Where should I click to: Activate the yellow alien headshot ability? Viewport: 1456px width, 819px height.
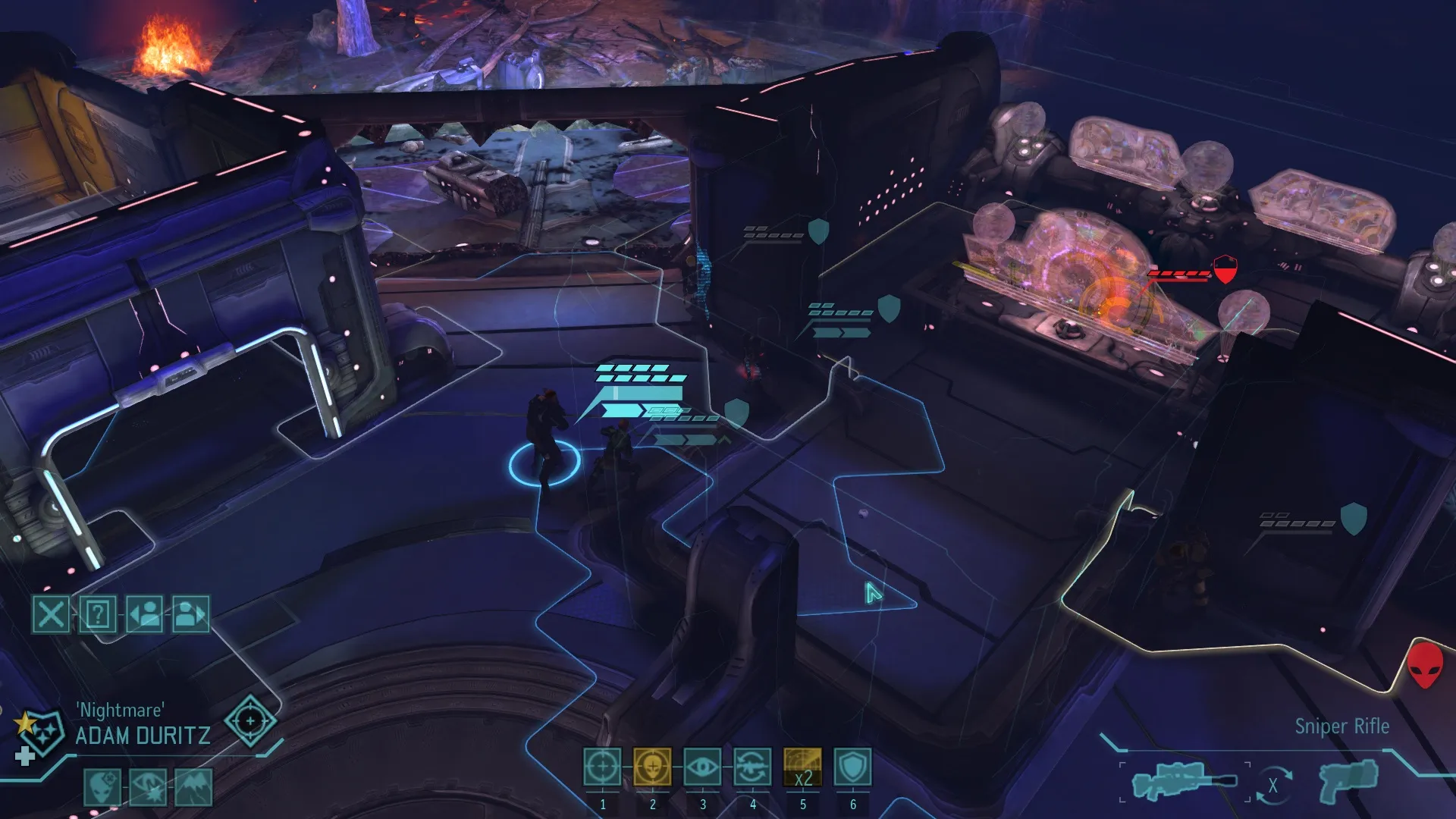[652, 767]
